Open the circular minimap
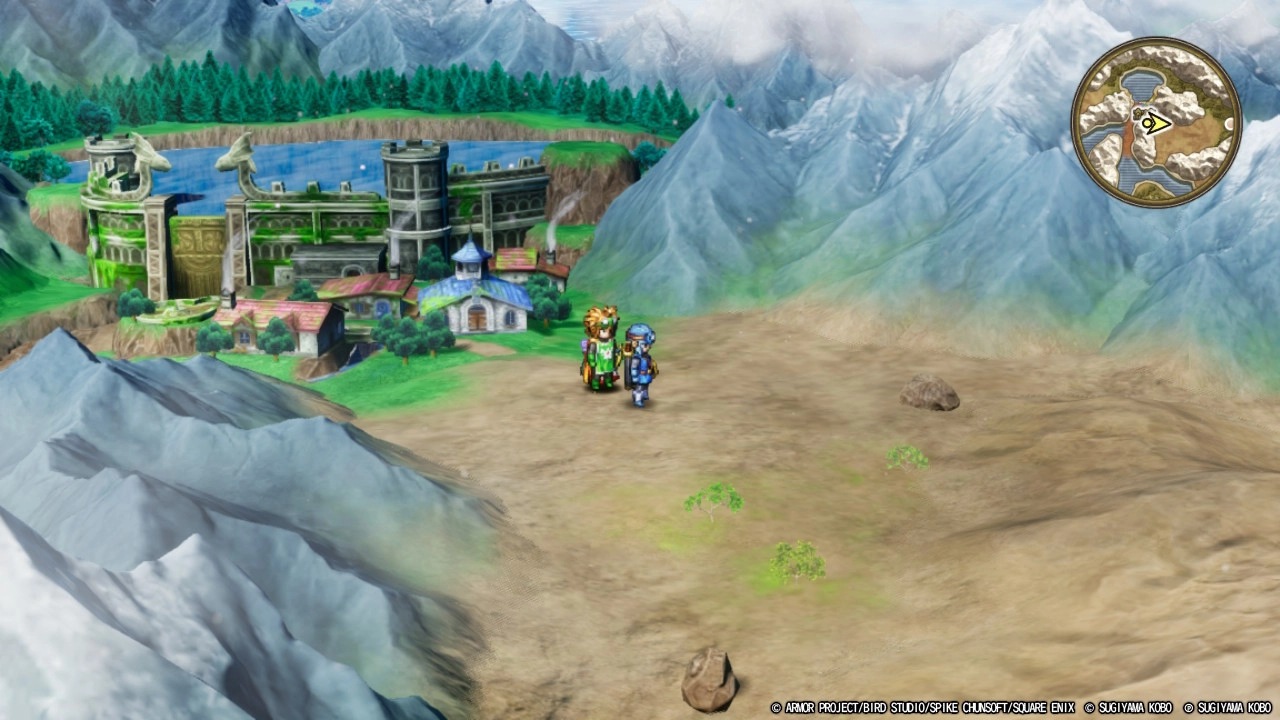 1156,123
